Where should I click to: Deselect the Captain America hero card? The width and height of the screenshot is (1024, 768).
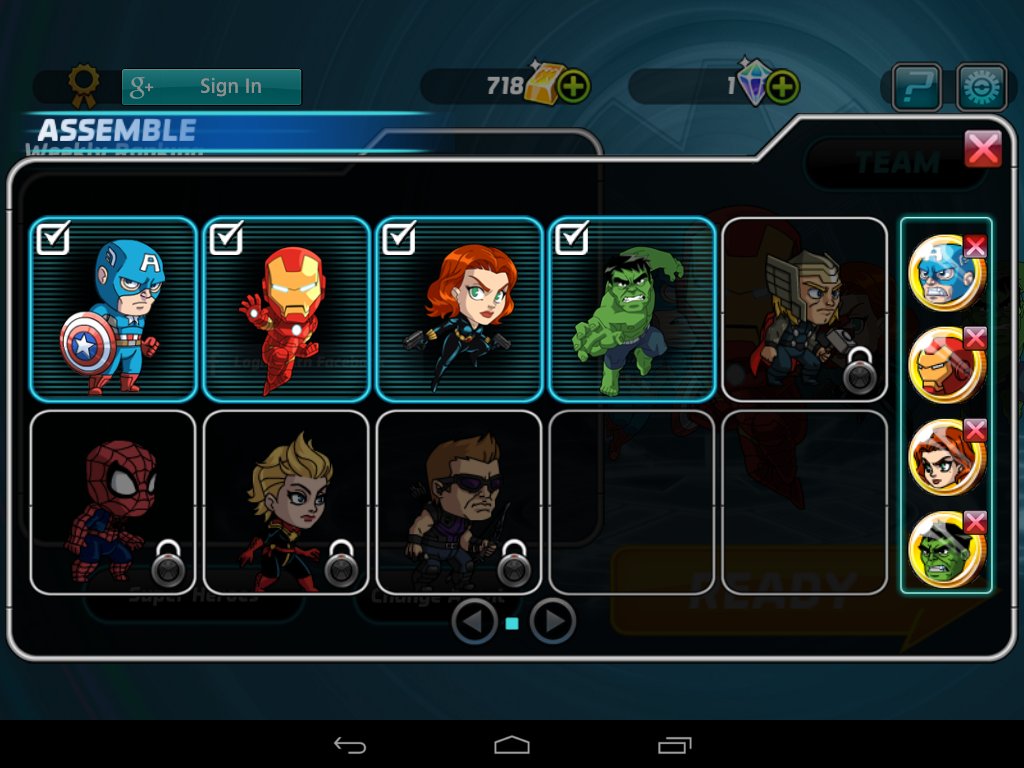click(113, 309)
